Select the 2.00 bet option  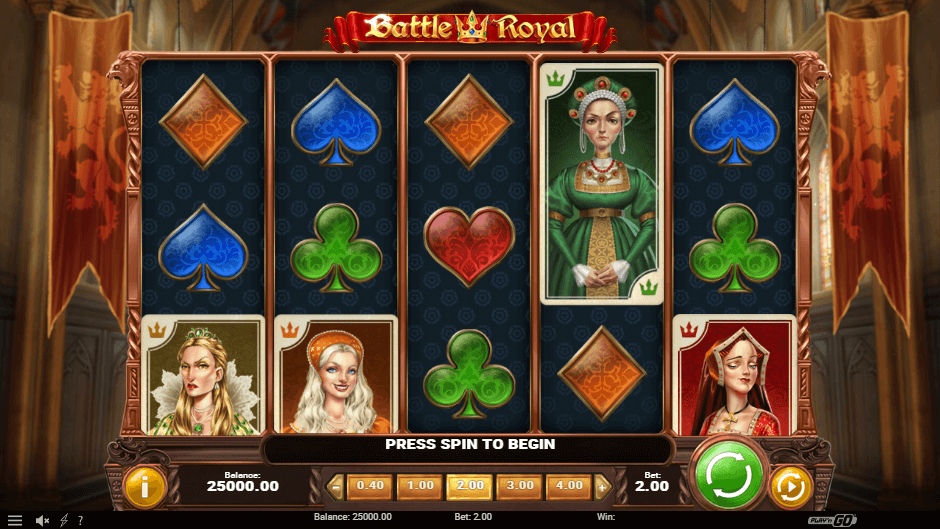click(x=470, y=486)
